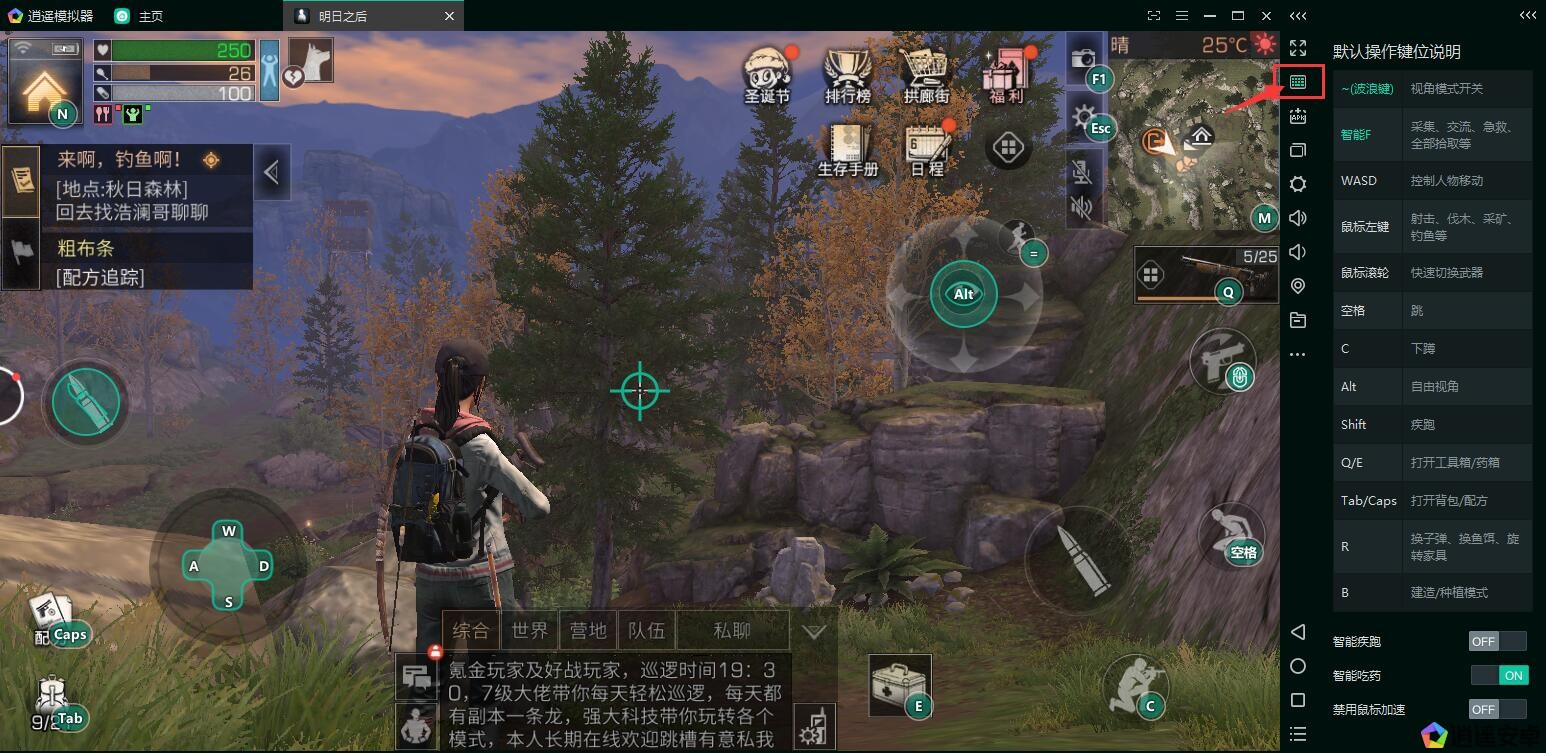Open the 拱廊街 shop

pos(926,72)
